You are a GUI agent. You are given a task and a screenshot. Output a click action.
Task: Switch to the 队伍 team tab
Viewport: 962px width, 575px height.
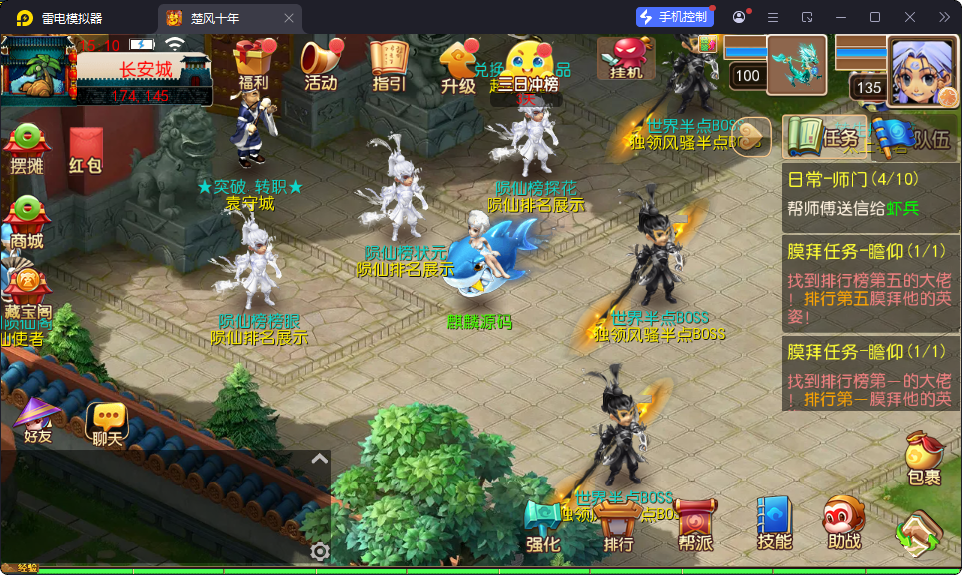pos(912,137)
